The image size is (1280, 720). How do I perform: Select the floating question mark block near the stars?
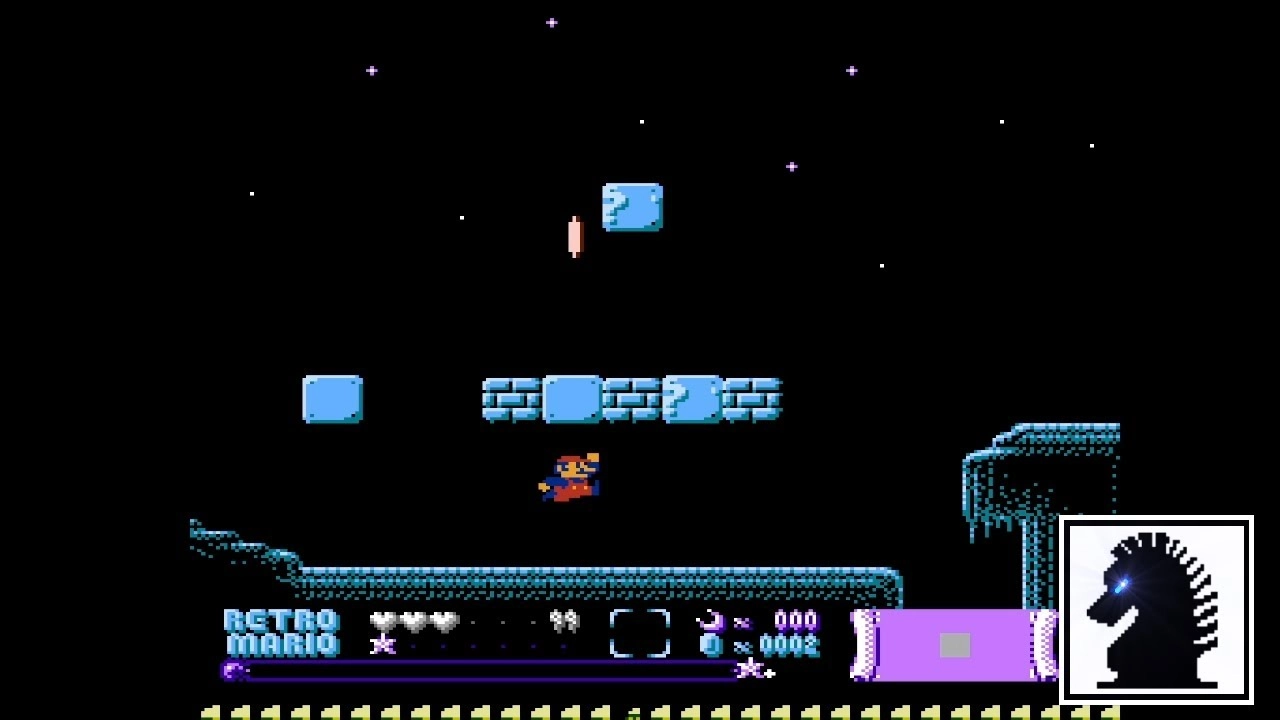pos(632,206)
